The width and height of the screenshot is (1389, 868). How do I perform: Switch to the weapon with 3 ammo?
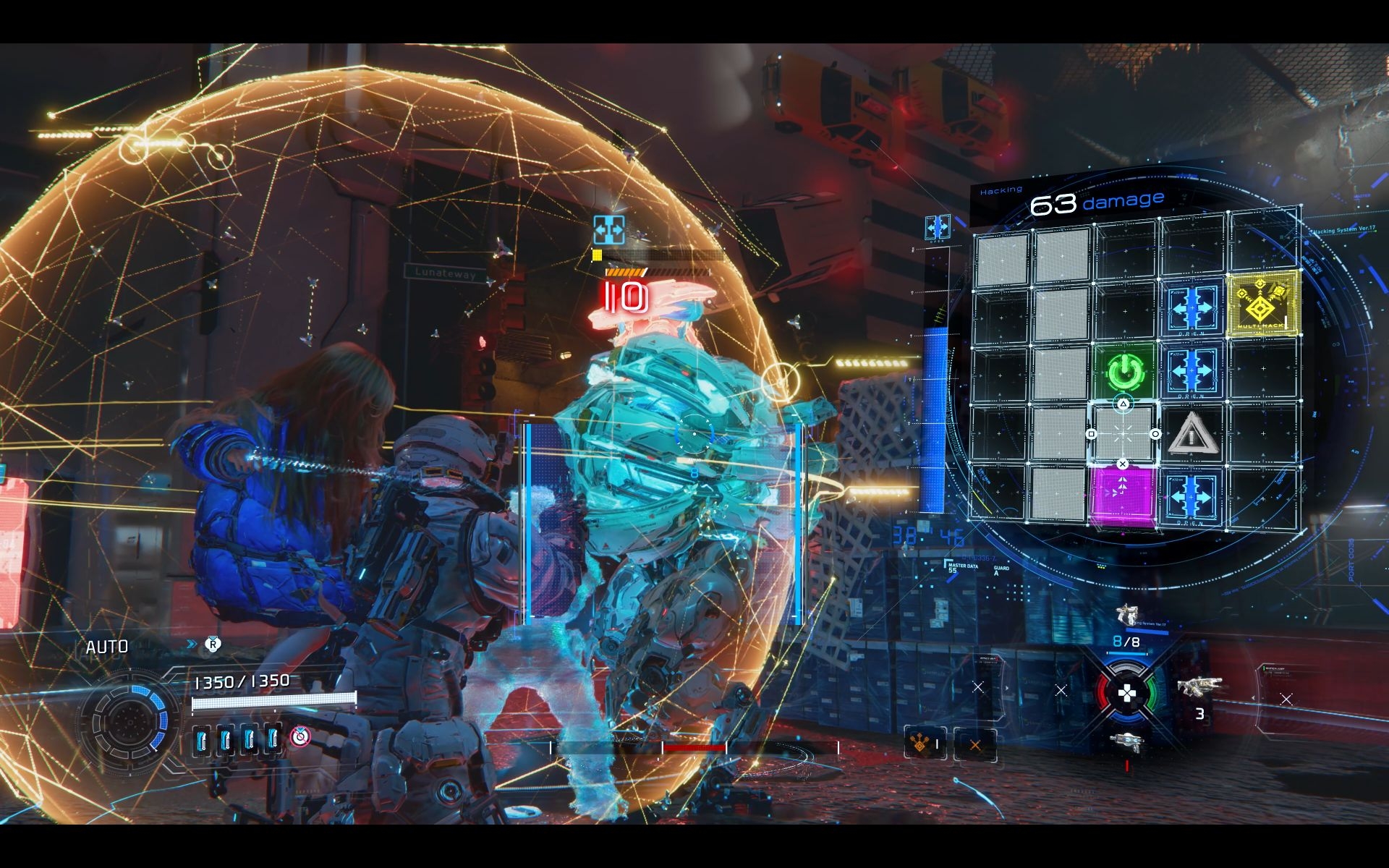coord(1199,687)
